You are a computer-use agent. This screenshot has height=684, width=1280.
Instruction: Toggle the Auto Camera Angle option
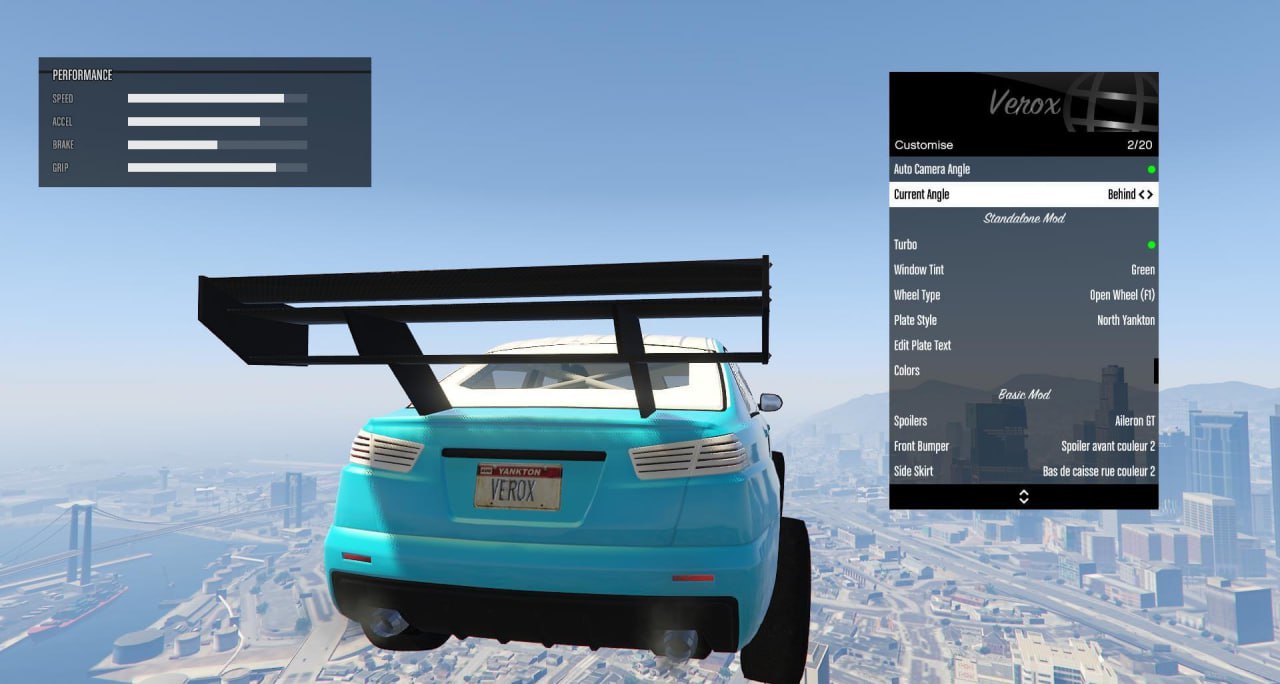click(1023, 169)
